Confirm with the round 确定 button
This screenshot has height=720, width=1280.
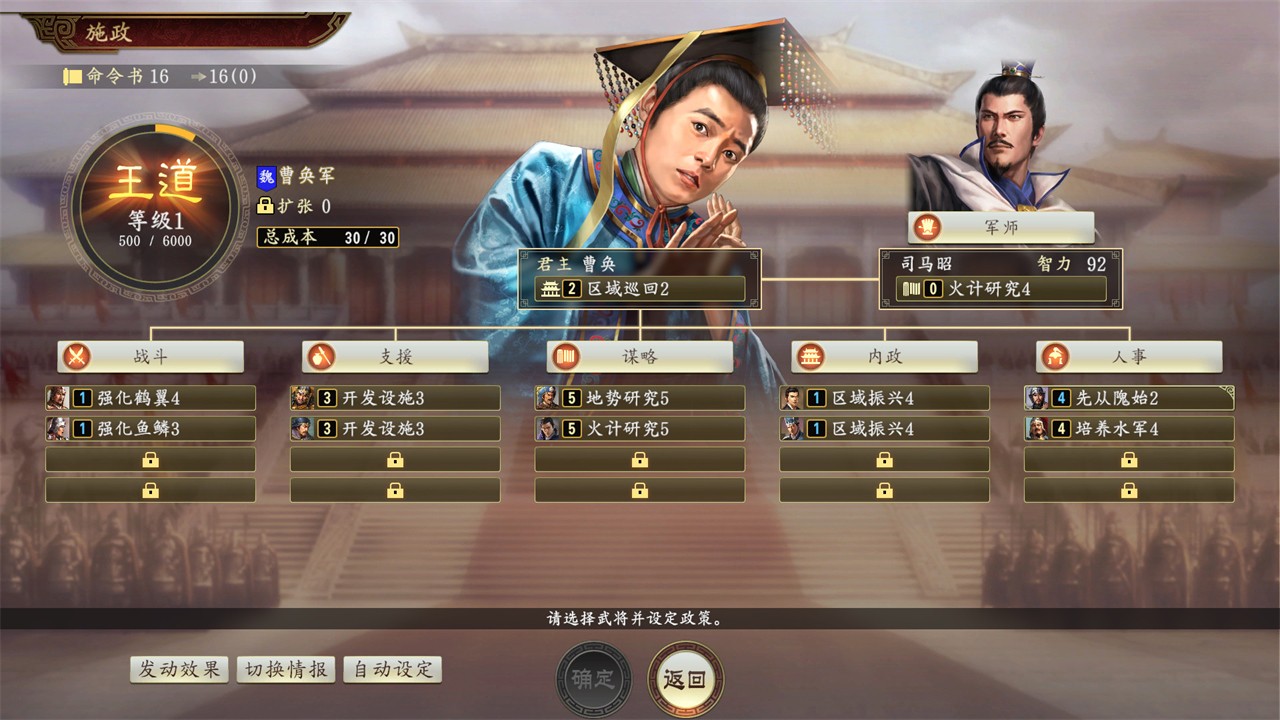click(594, 679)
